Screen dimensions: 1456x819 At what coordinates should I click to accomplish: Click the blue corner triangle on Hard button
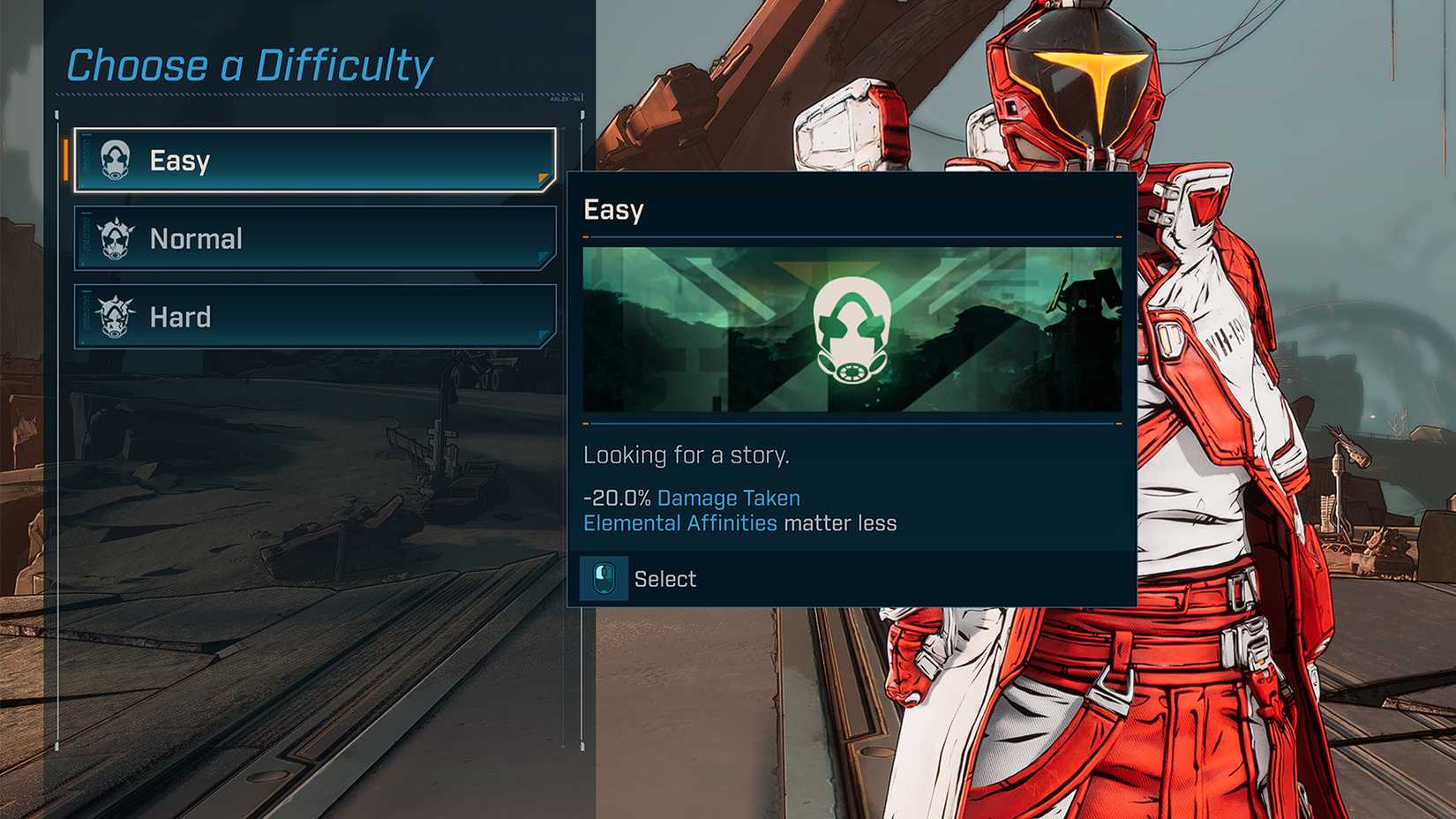click(541, 332)
